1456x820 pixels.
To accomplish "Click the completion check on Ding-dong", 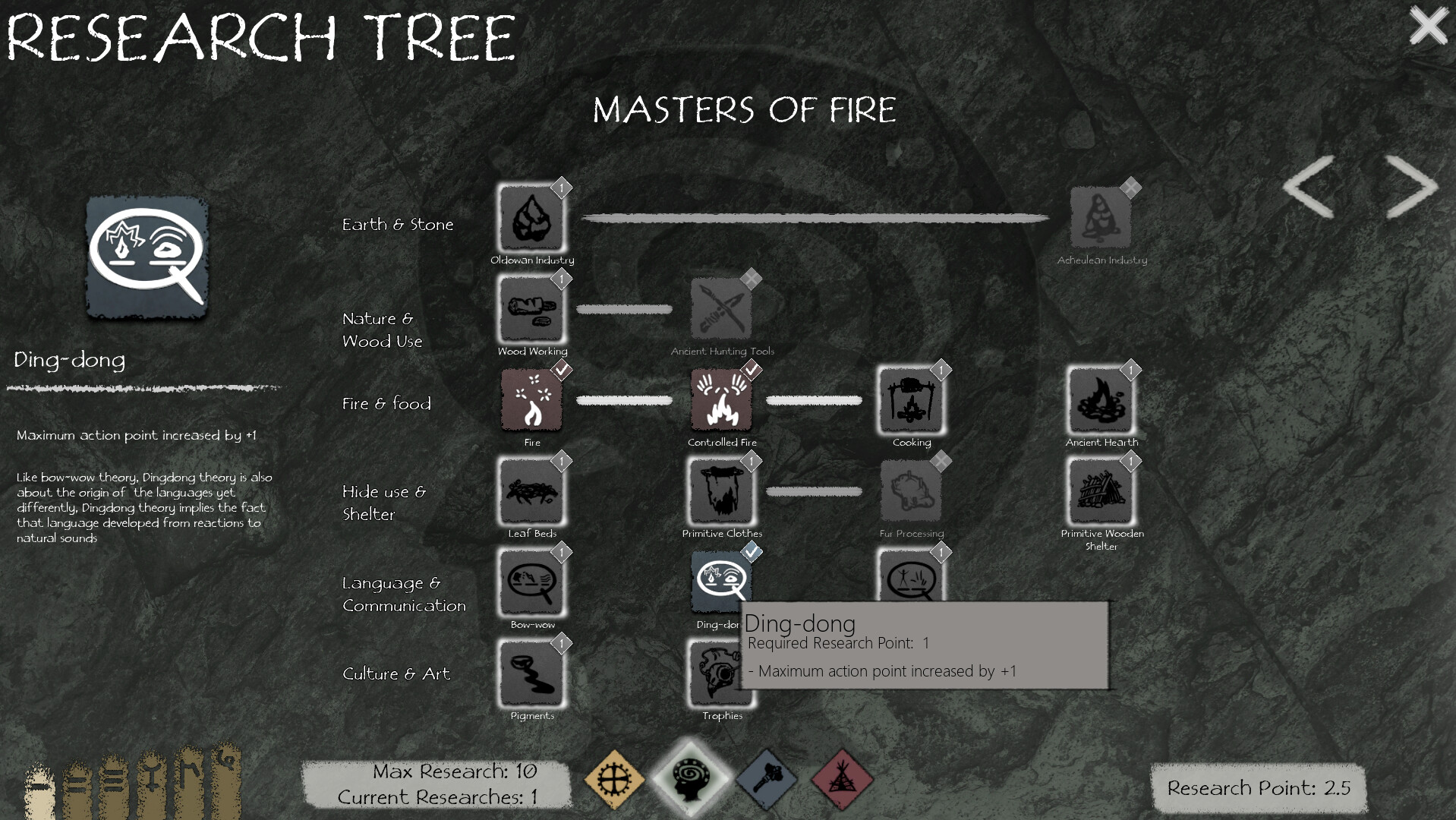I will point(751,552).
